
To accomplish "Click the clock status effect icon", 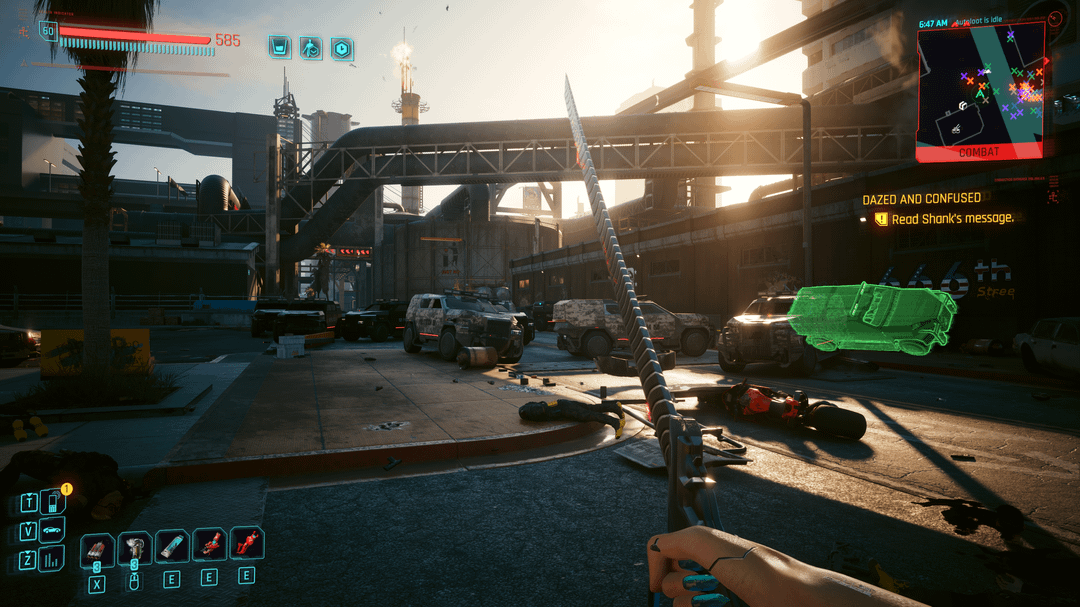I will point(342,47).
